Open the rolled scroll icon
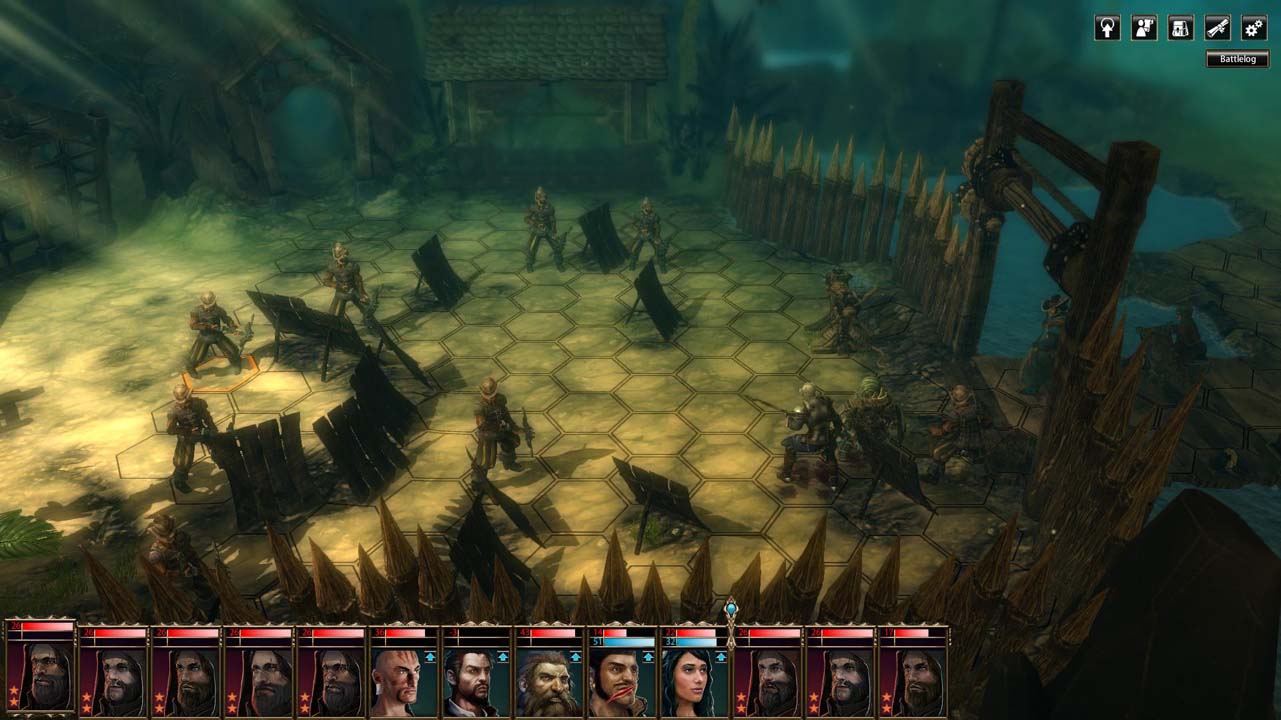 point(1217,28)
